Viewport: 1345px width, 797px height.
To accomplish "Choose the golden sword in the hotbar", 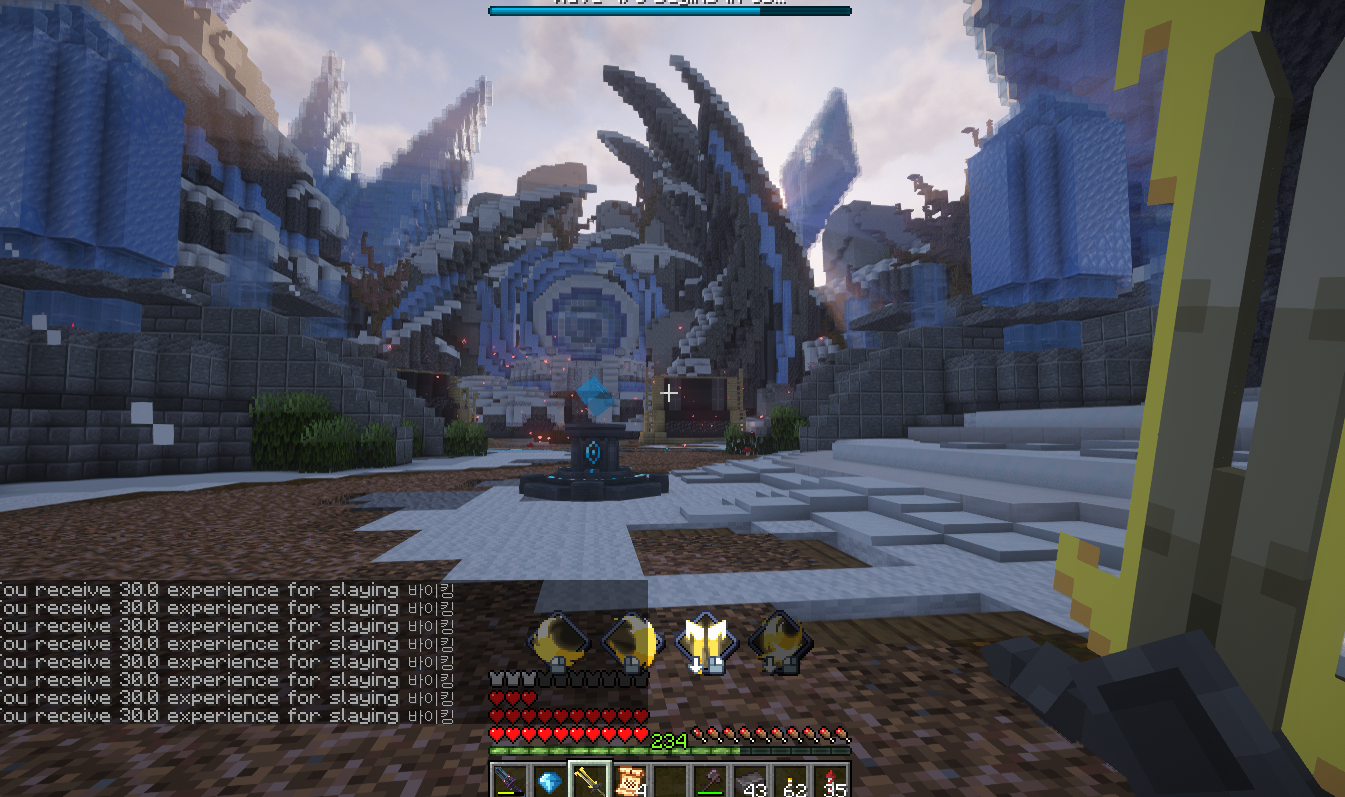I will [x=590, y=781].
